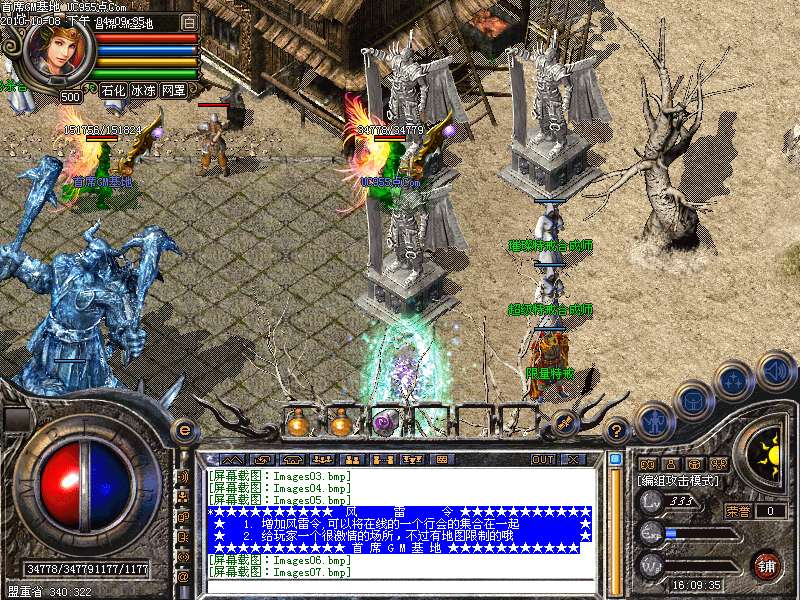The height and width of the screenshot is (600, 800).
Task: Click the @ button on chat sidebar
Action: pyautogui.click(x=183, y=576)
